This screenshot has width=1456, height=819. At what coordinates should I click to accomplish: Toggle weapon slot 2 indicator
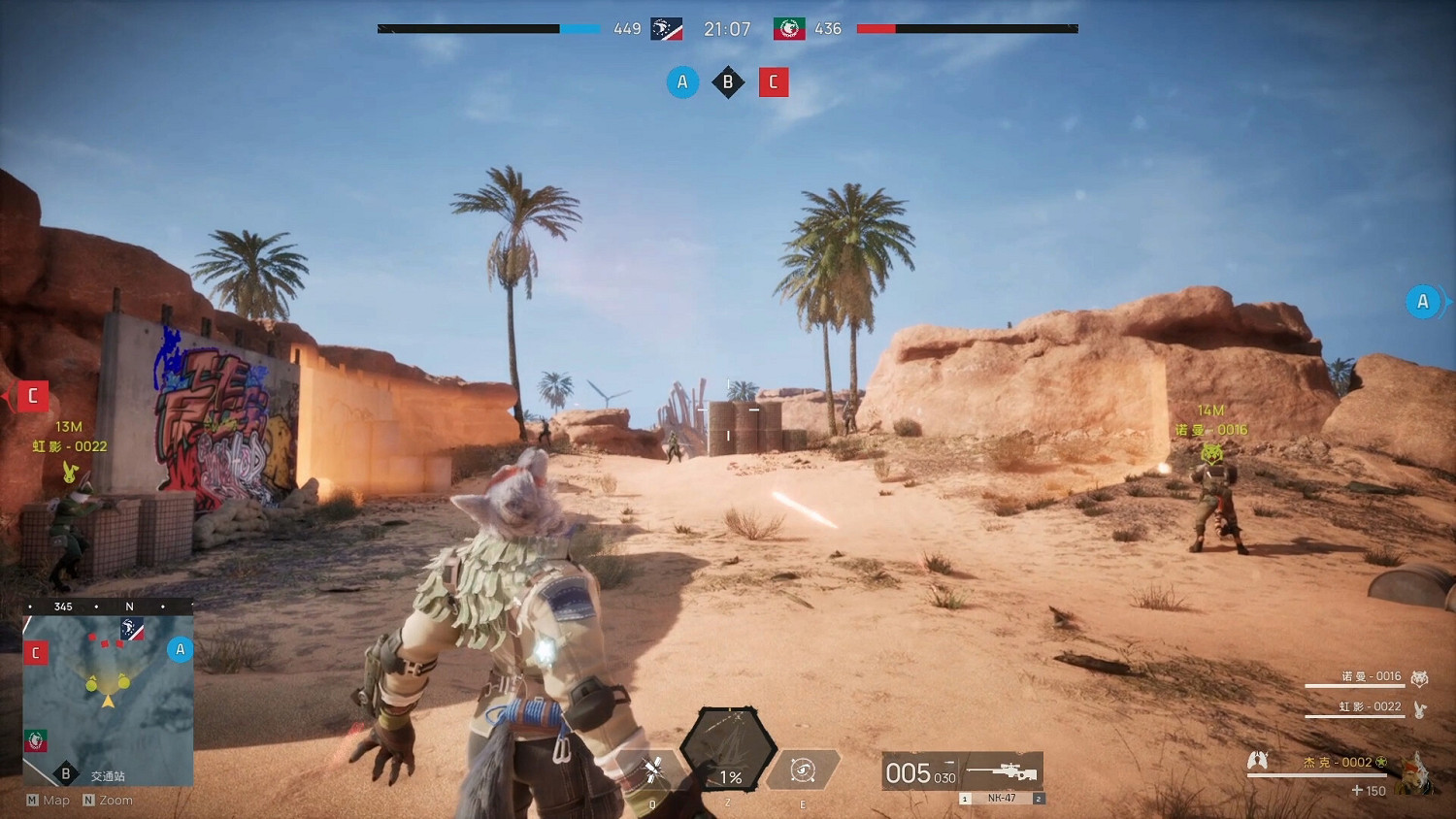tap(1039, 798)
